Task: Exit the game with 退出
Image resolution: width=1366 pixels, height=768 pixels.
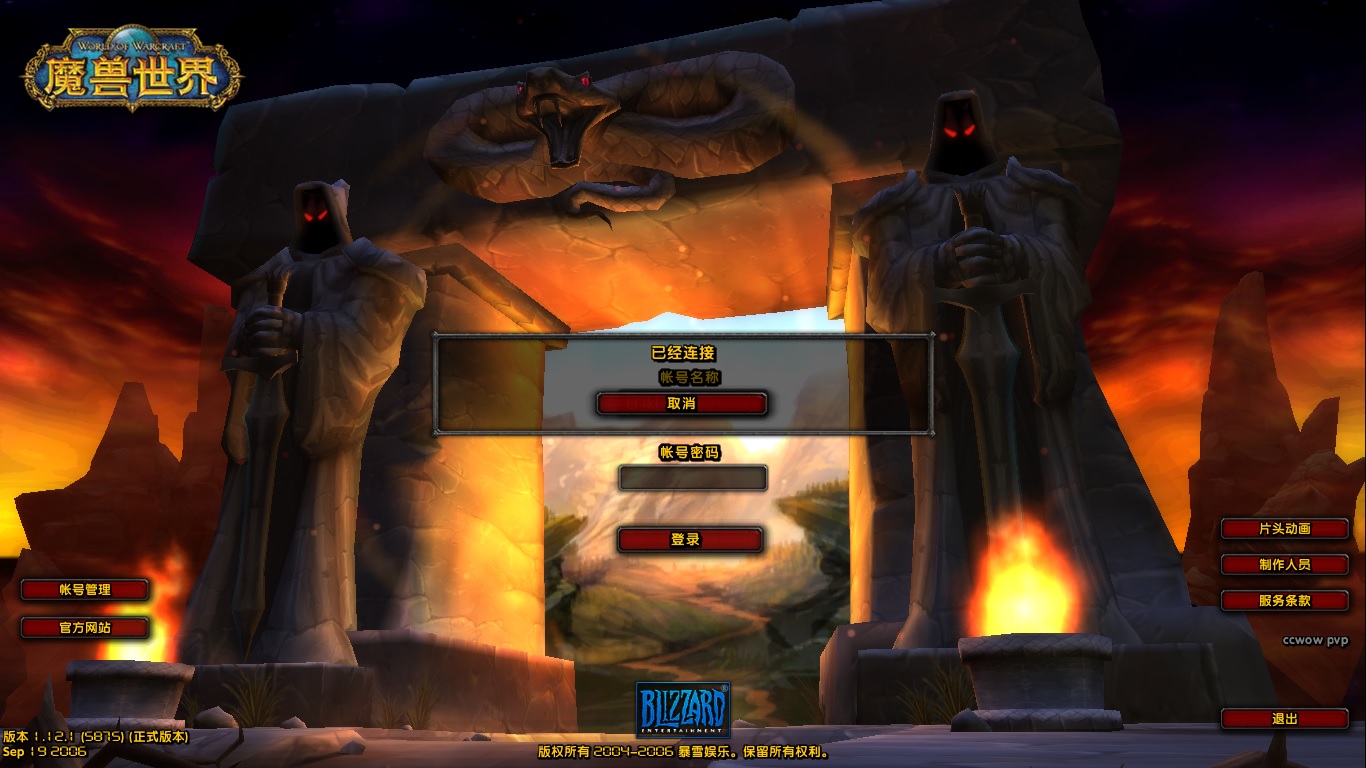Action: [x=1285, y=718]
